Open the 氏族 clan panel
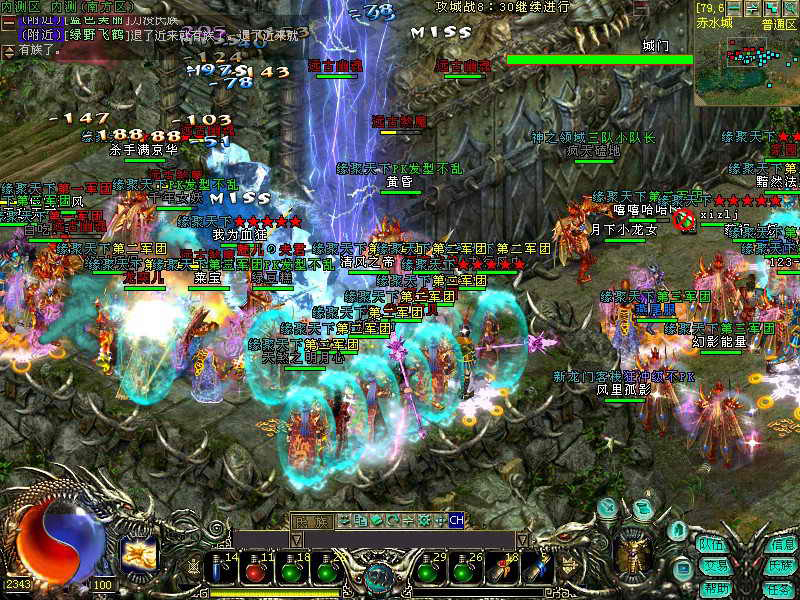 pyautogui.click(x=782, y=566)
